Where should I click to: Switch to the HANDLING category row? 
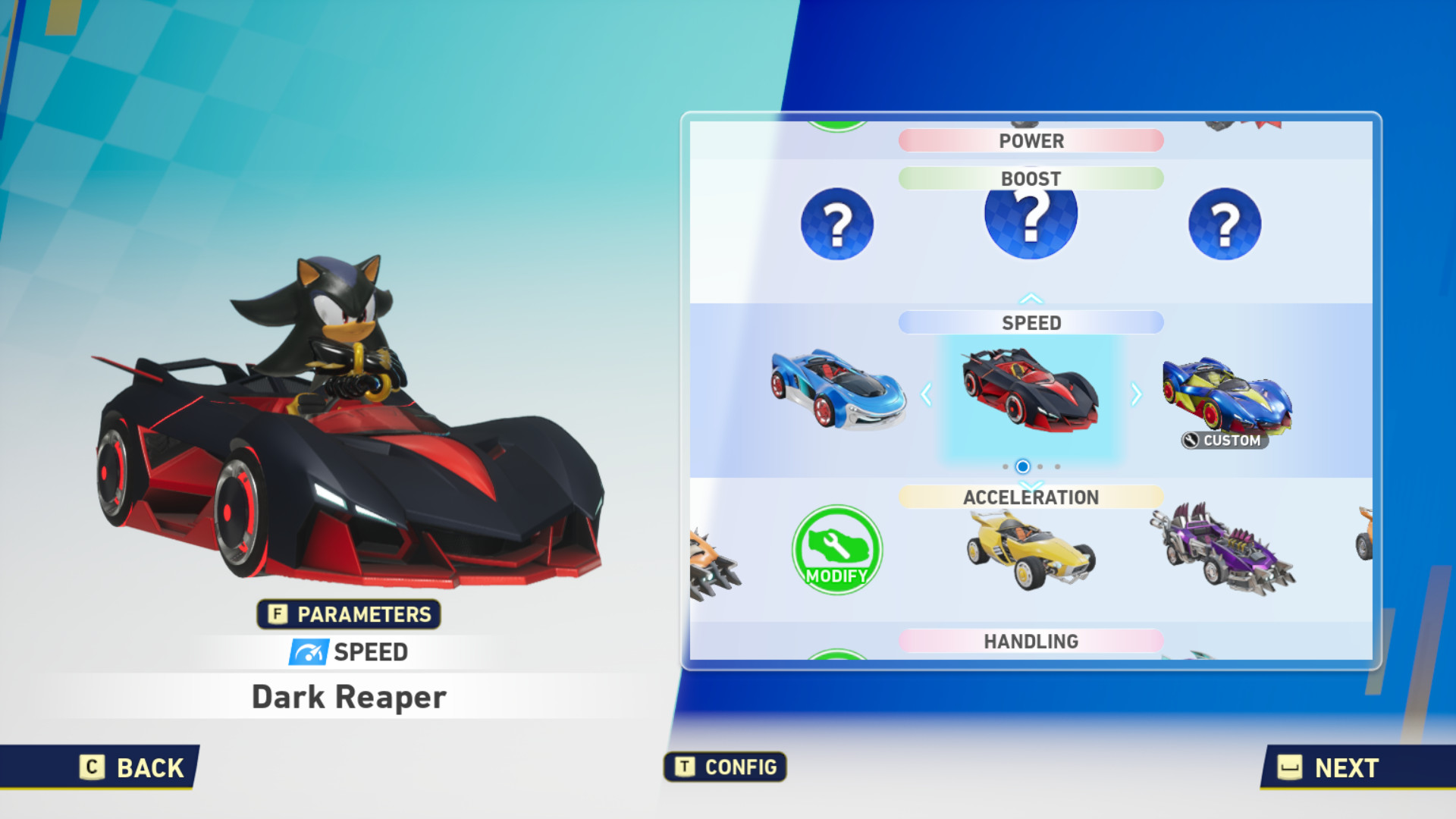click(x=1030, y=641)
